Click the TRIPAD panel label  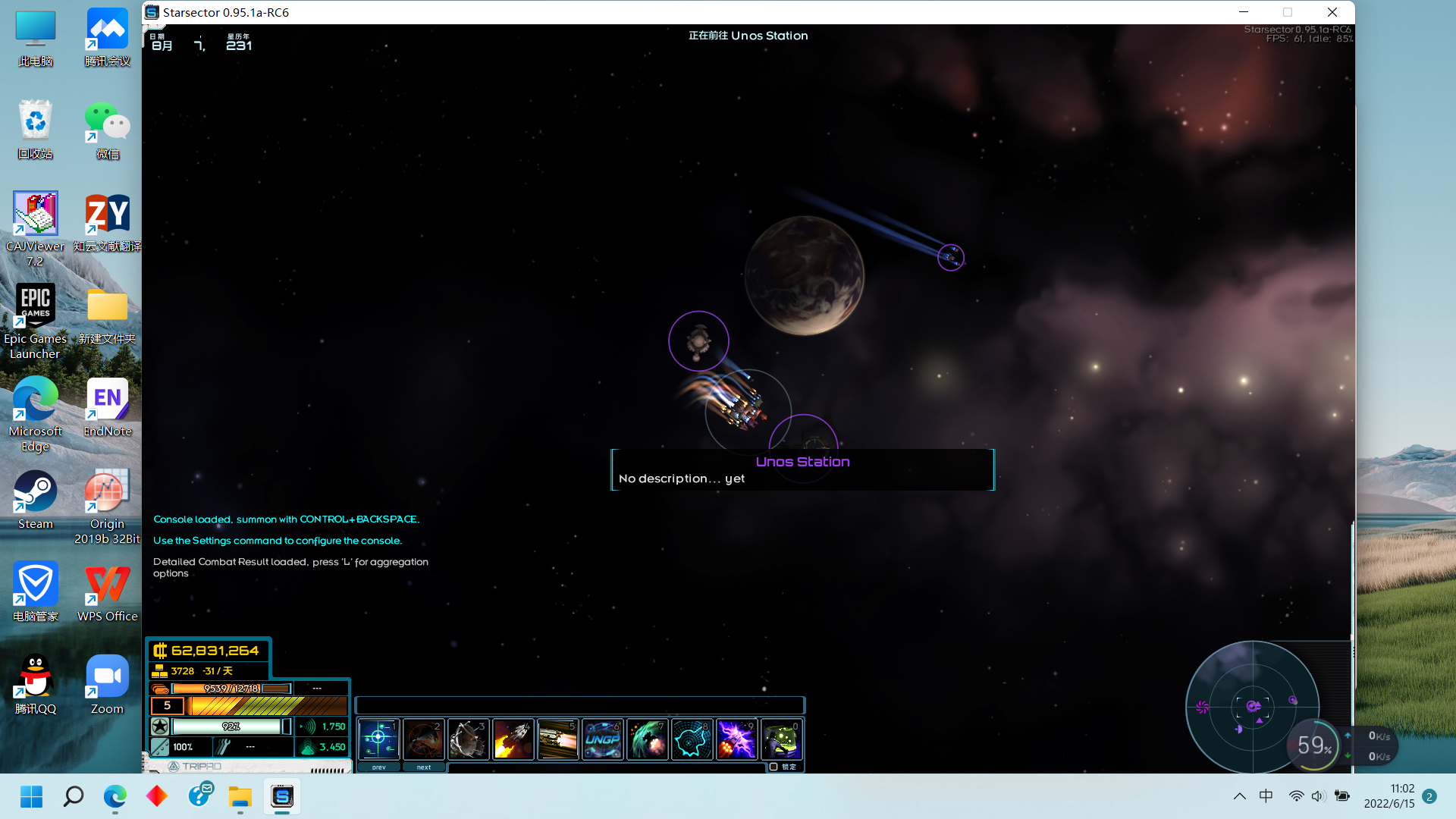201,766
